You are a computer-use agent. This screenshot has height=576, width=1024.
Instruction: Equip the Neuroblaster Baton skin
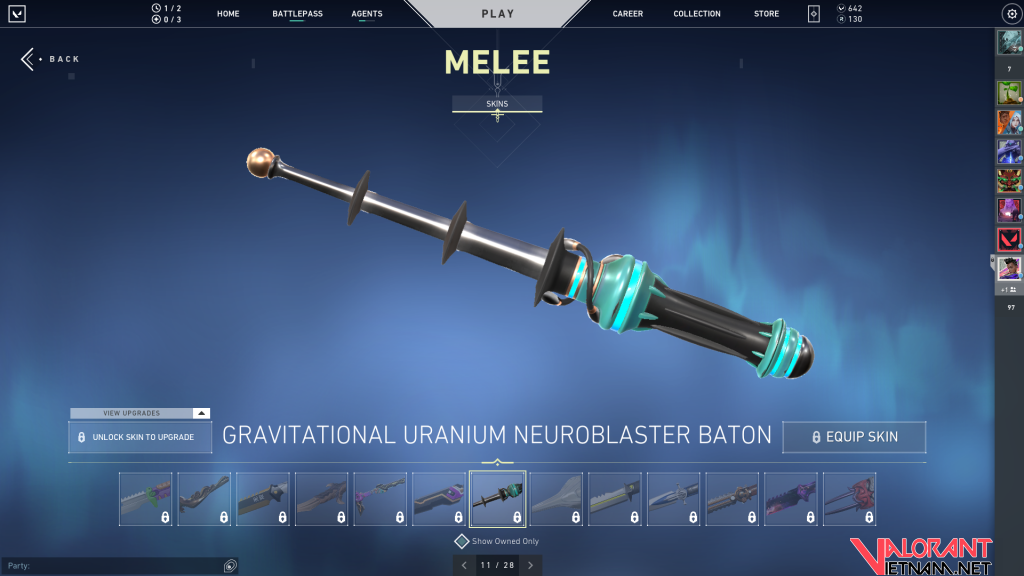[x=854, y=437]
